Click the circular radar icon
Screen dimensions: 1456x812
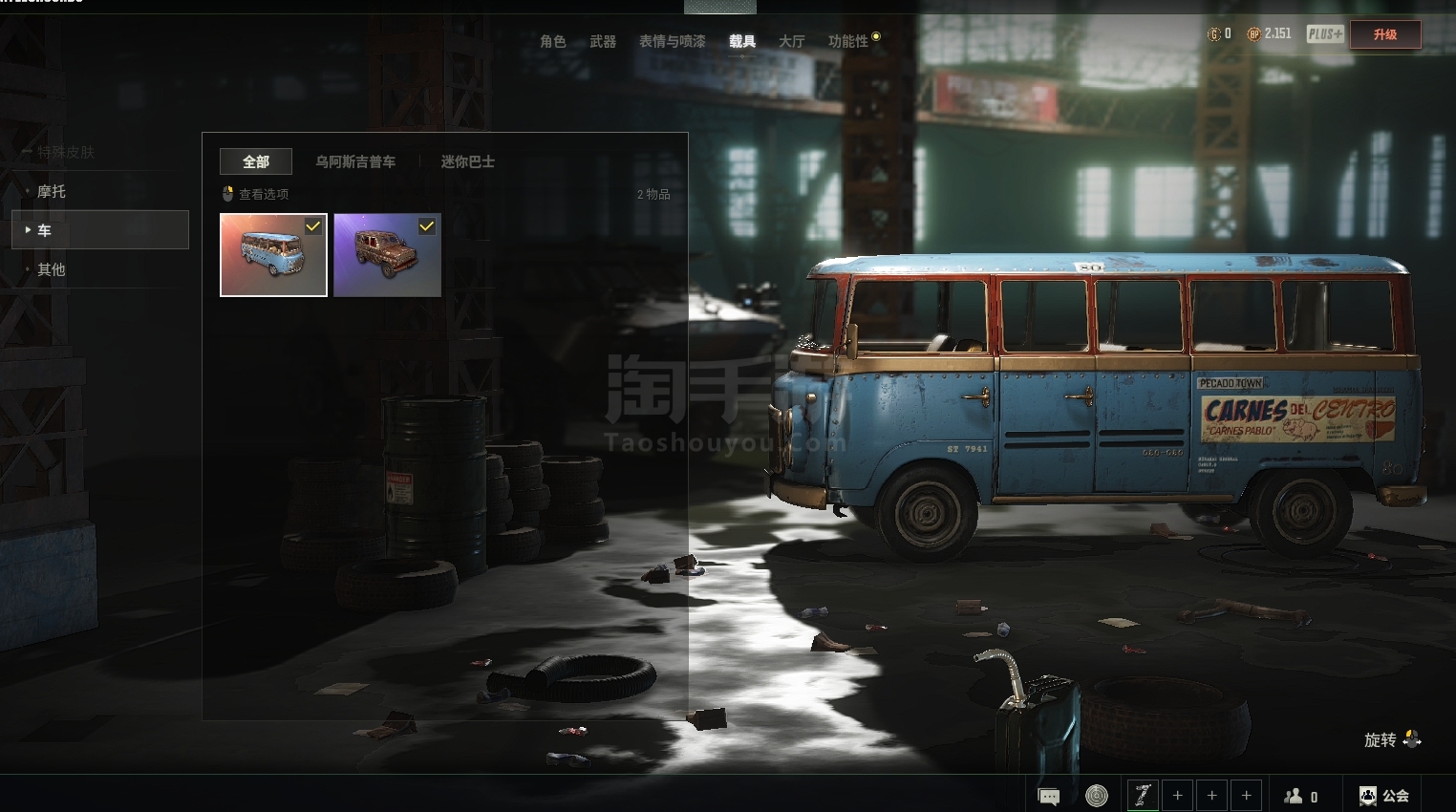pos(1097,796)
